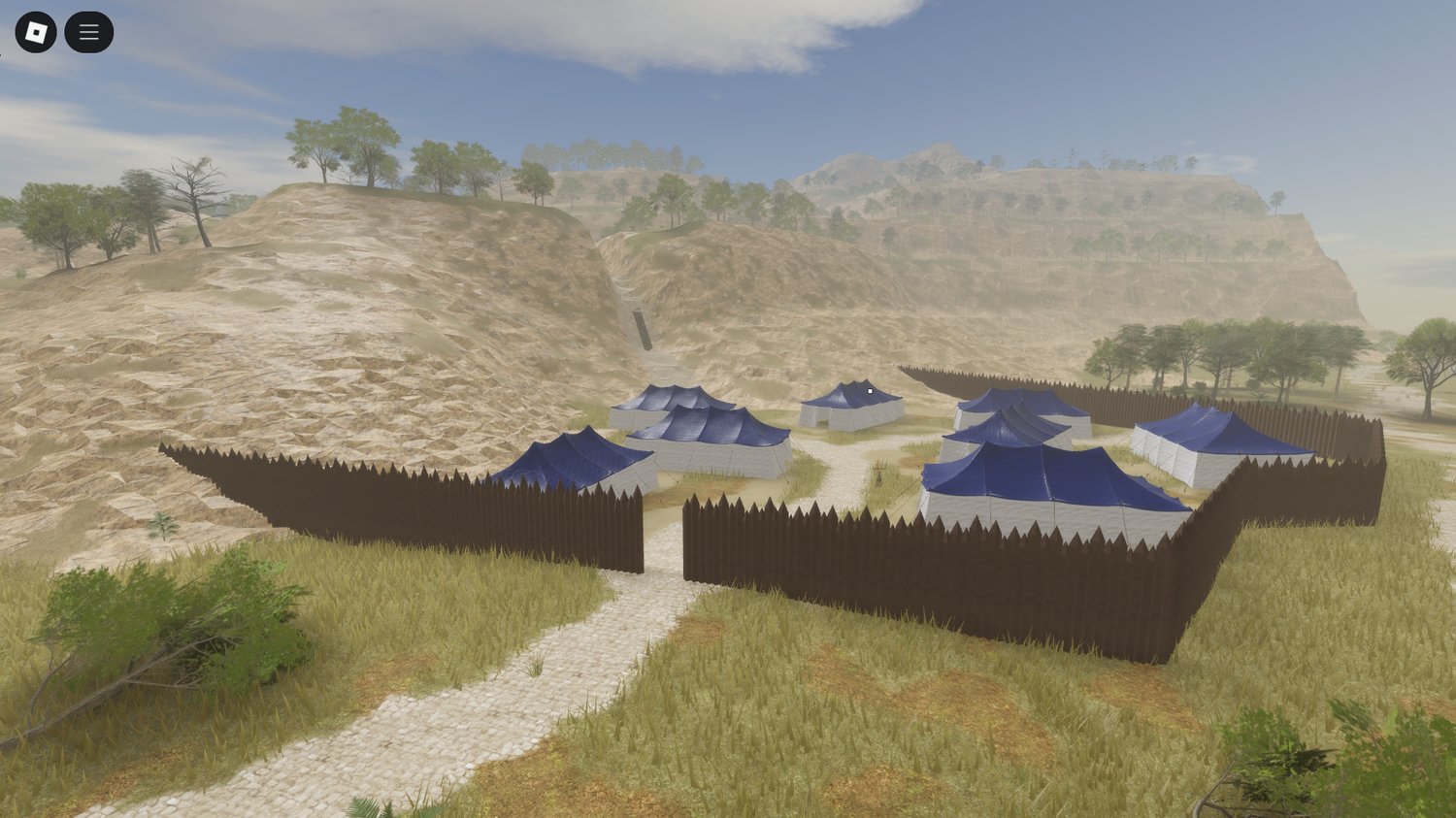Open the Roblox hamburger menu
The width and height of the screenshot is (1456, 818).
pyautogui.click(x=87, y=31)
